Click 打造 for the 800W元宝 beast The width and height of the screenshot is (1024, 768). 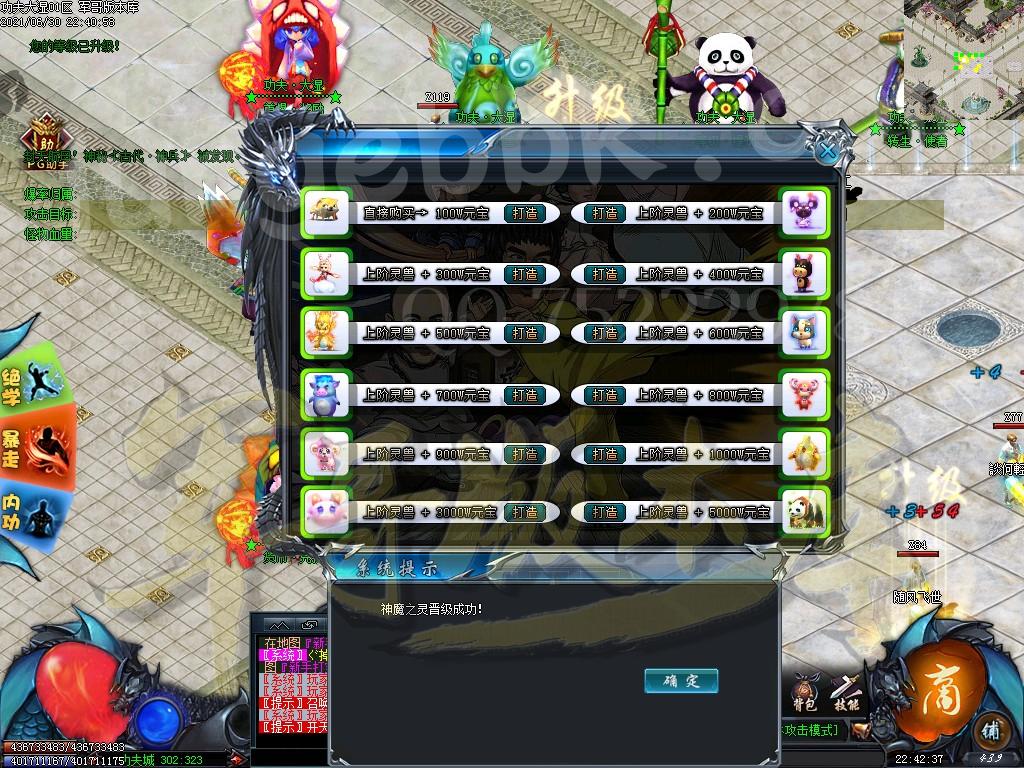pyautogui.click(x=604, y=395)
